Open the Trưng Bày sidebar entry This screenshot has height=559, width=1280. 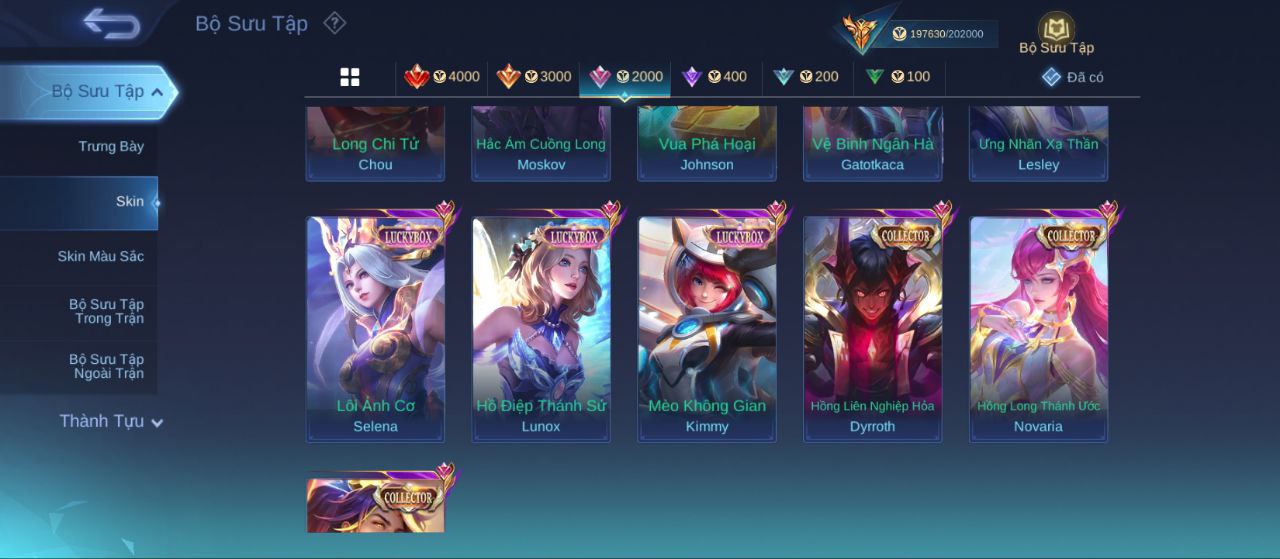[111, 147]
